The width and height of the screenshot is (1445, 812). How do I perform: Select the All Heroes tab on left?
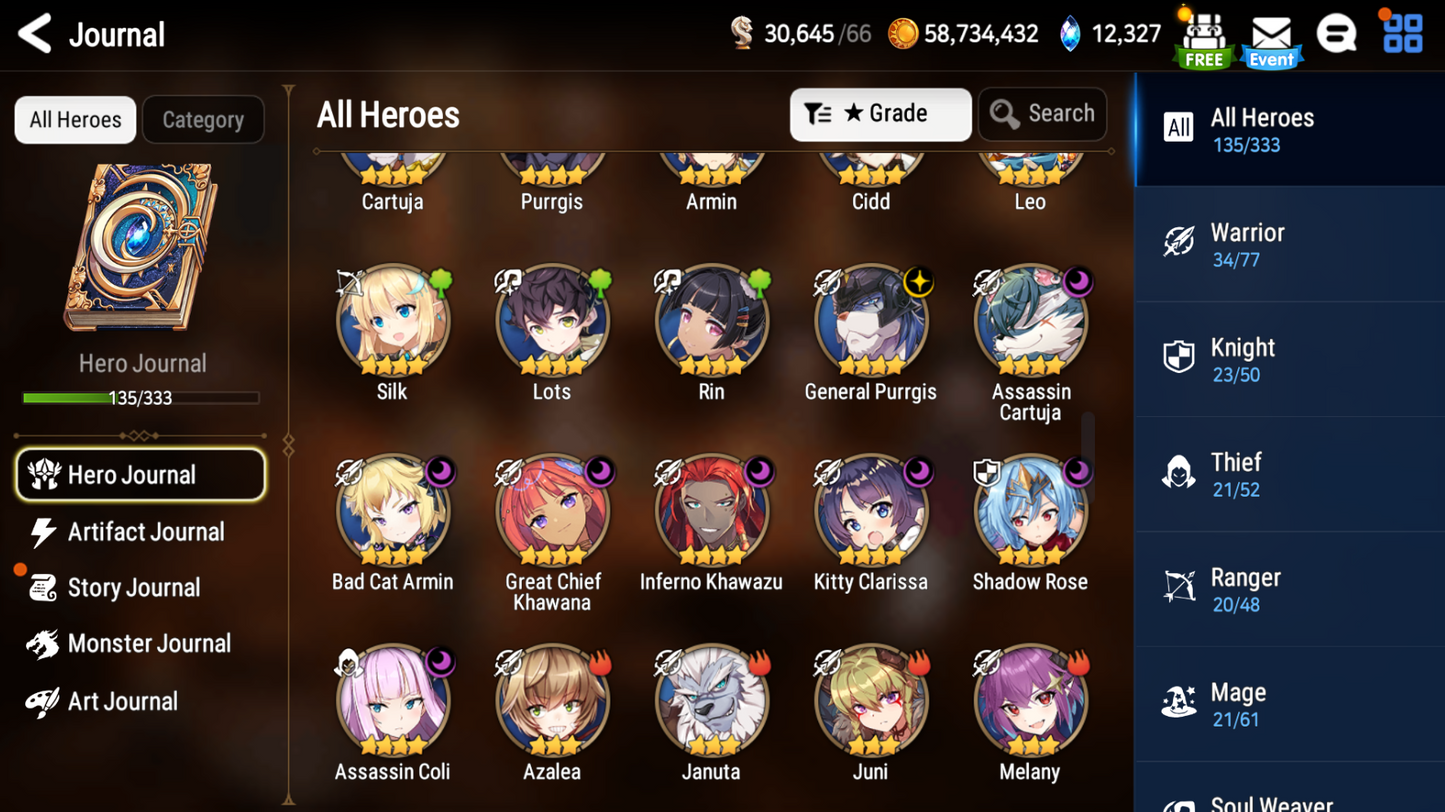[x=74, y=119]
